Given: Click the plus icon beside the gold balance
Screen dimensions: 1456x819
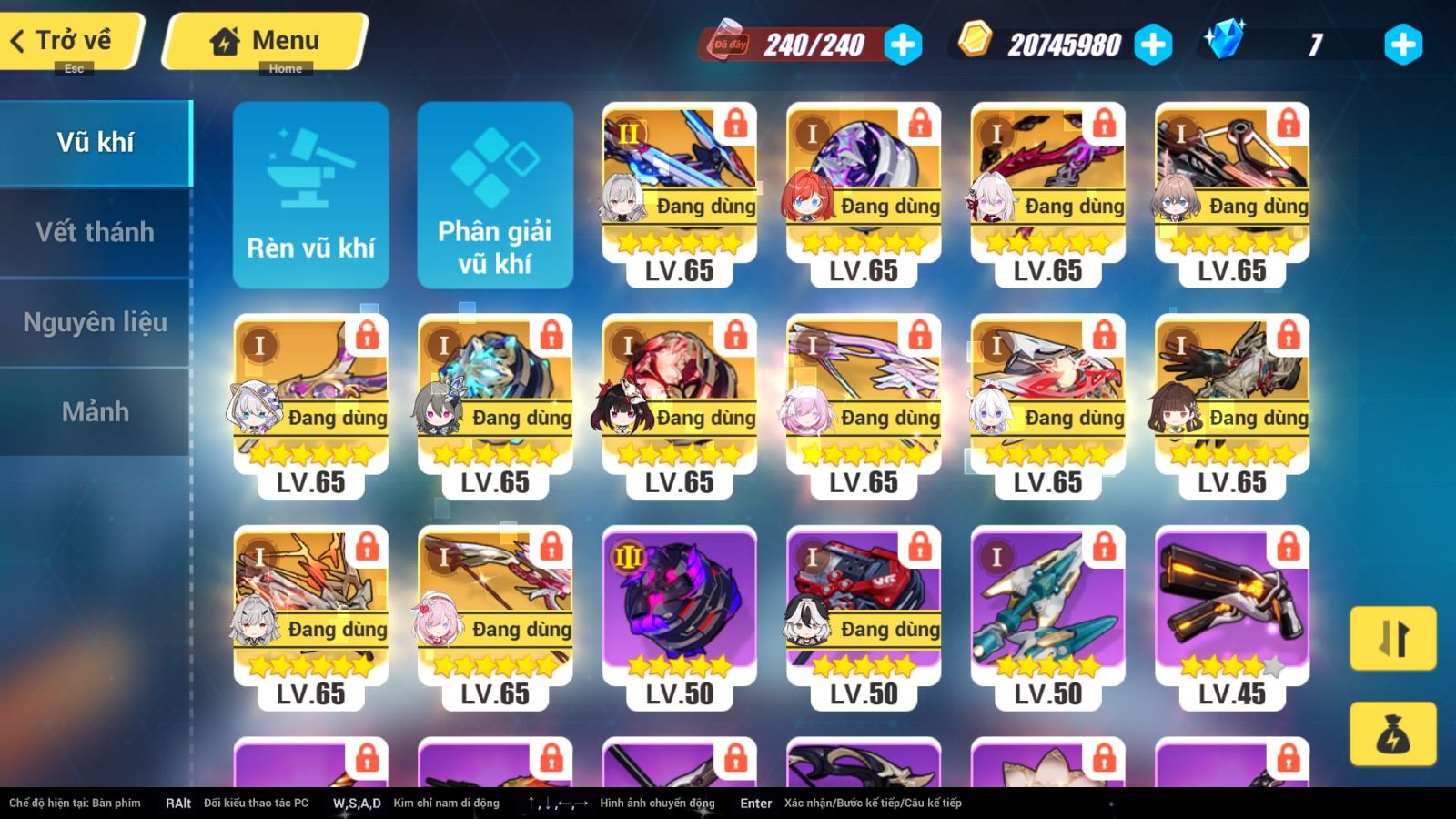Looking at the screenshot, I should coord(1154,42).
